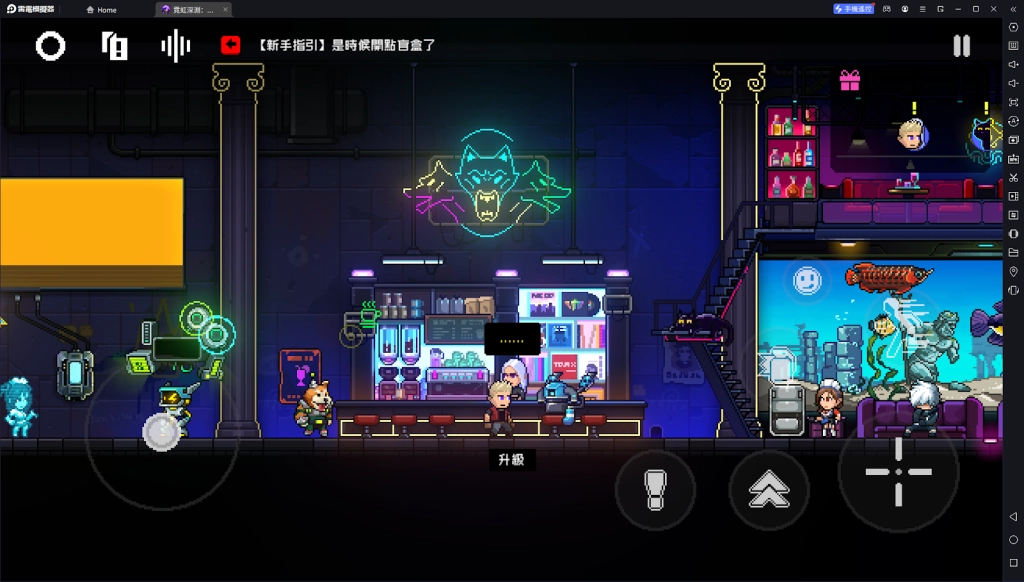1024x582 pixels.
Task: Click the blue 手機遙控 button in title bar
Action: pyautogui.click(x=853, y=9)
